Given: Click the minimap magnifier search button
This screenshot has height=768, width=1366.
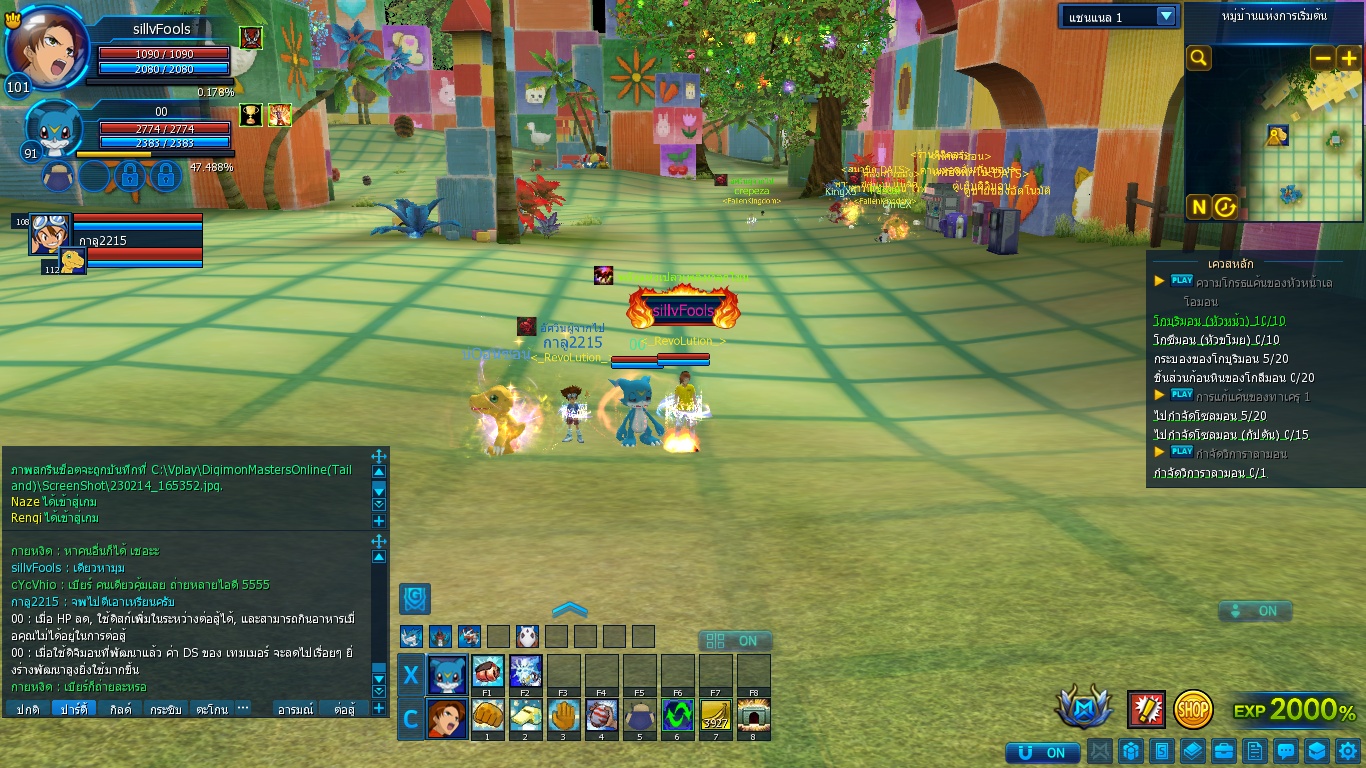Looking at the screenshot, I should point(1198,58).
